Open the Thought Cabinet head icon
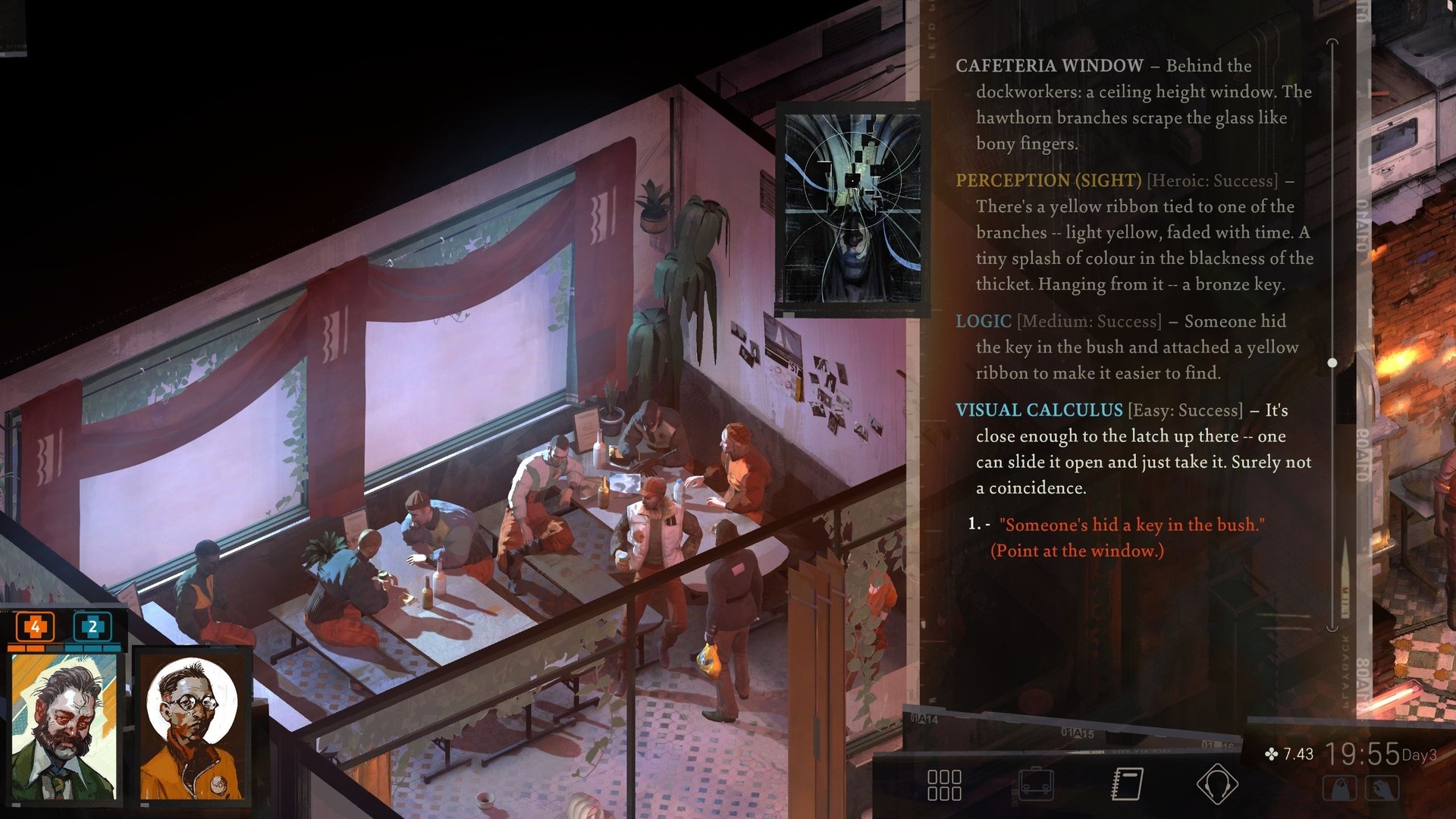 [1217, 784]
